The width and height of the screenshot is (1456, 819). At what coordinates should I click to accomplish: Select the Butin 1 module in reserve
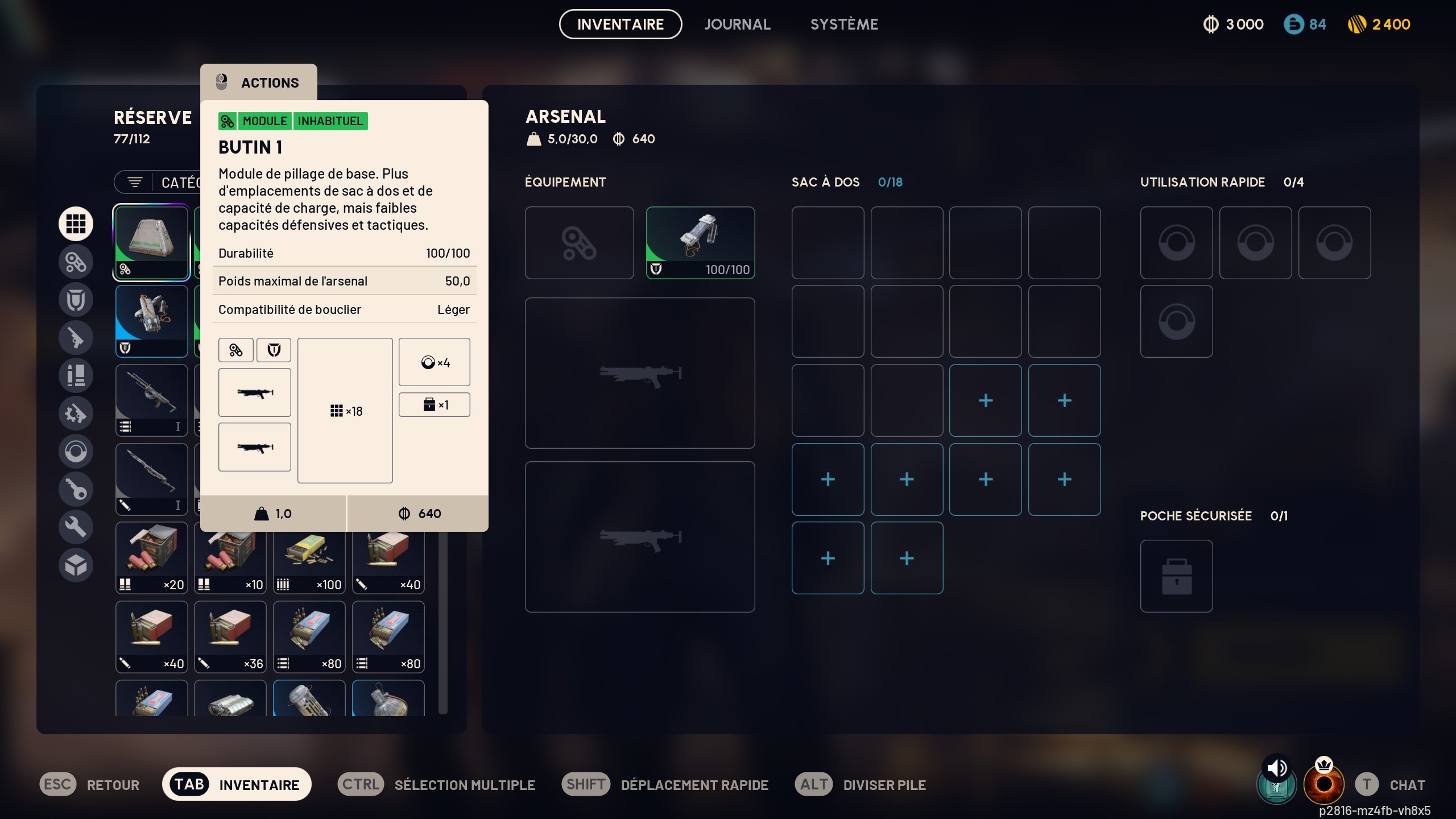point(151,242)
